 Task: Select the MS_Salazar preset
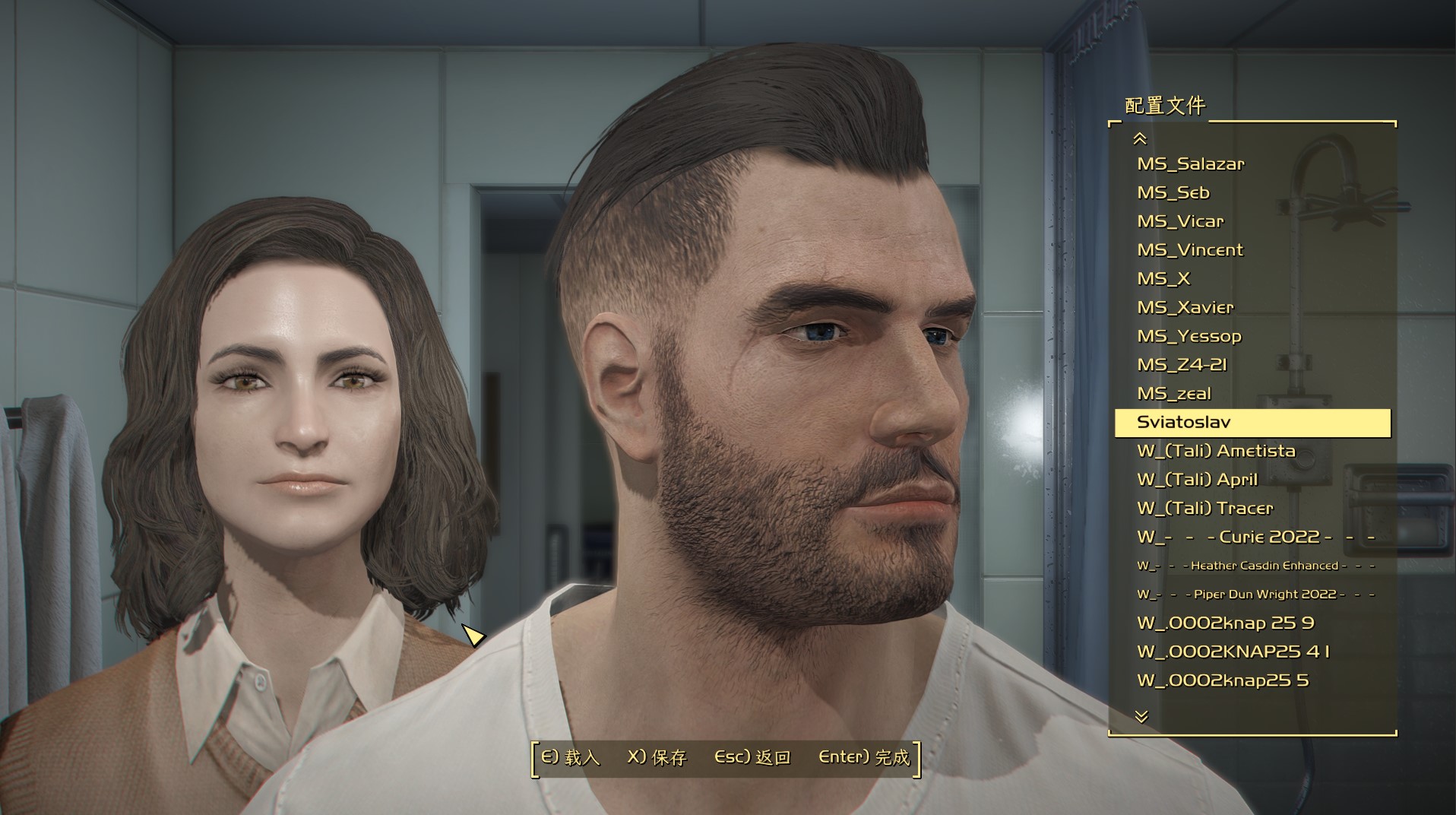1190,164
